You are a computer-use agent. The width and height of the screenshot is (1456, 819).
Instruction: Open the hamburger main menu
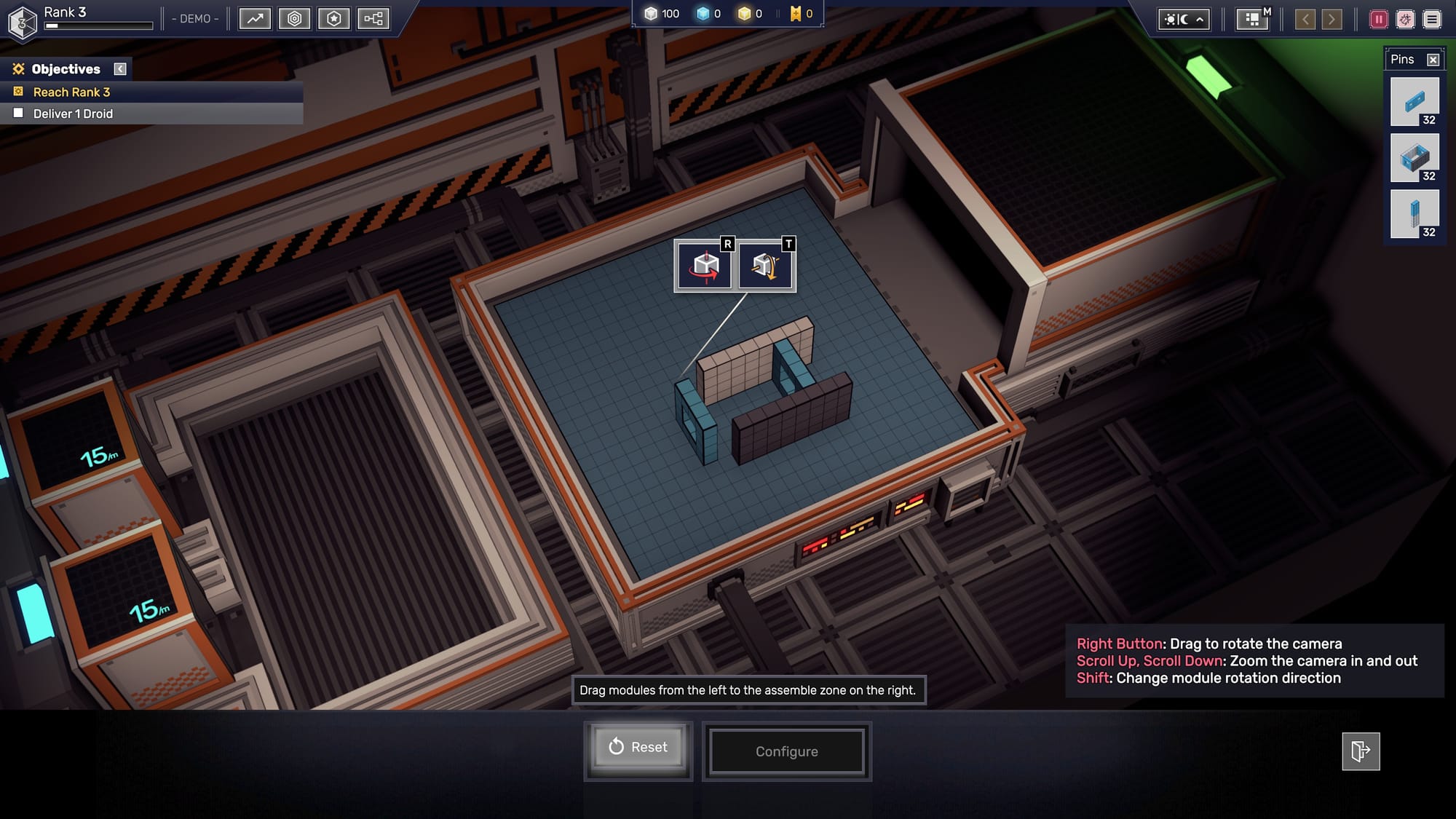point(1432,20)
